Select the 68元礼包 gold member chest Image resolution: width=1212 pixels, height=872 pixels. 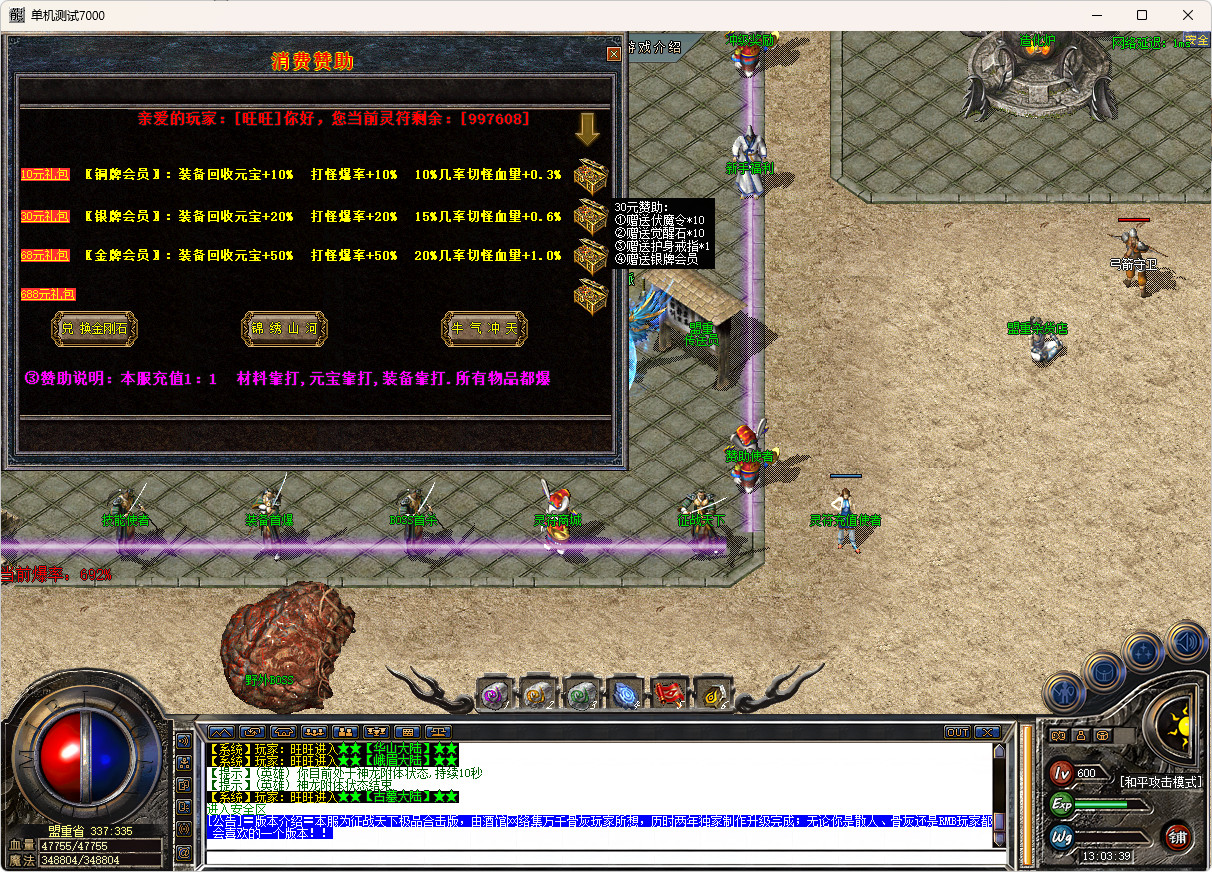(590, 256)
